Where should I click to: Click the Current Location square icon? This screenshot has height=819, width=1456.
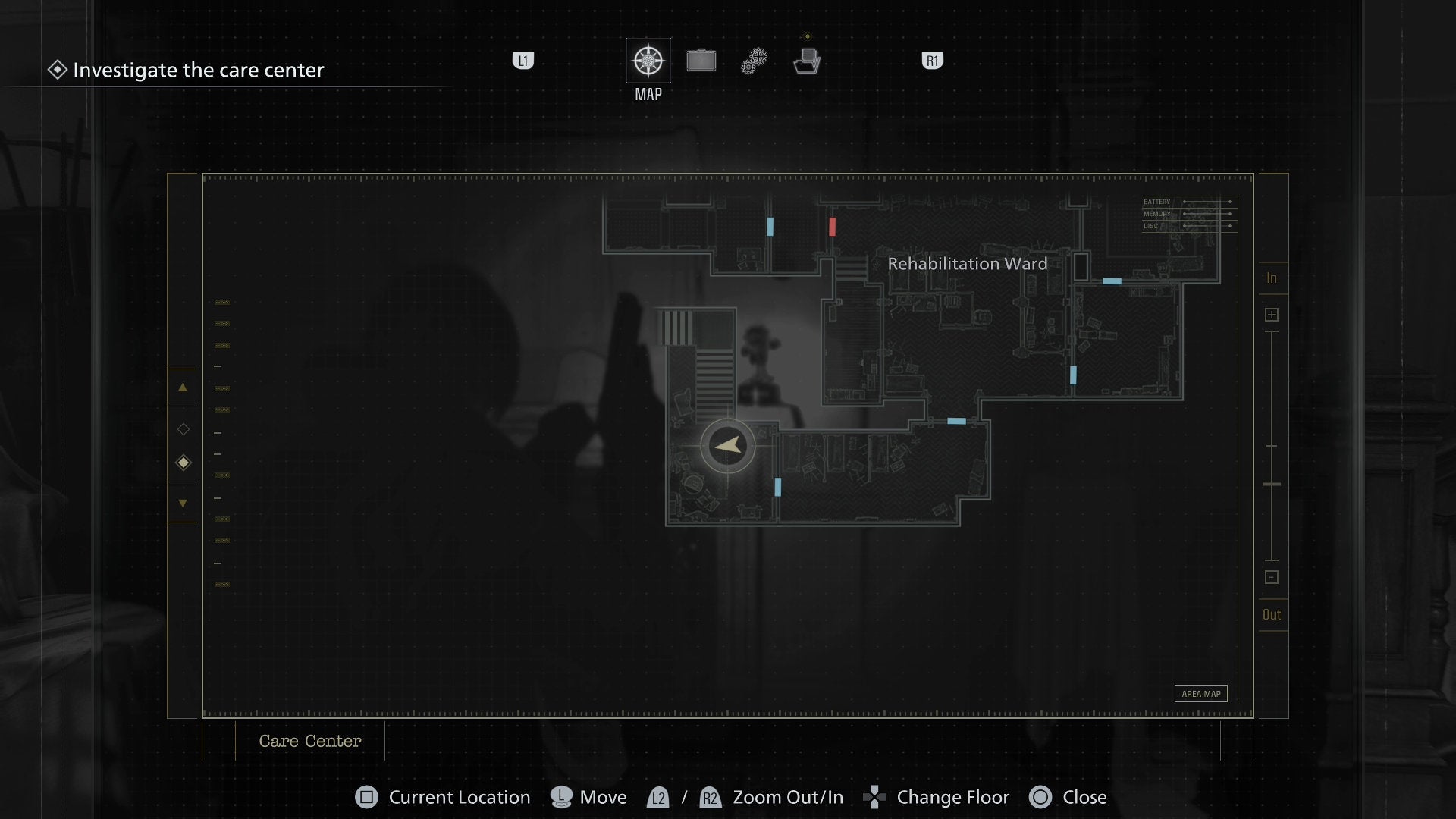(366, 797)
